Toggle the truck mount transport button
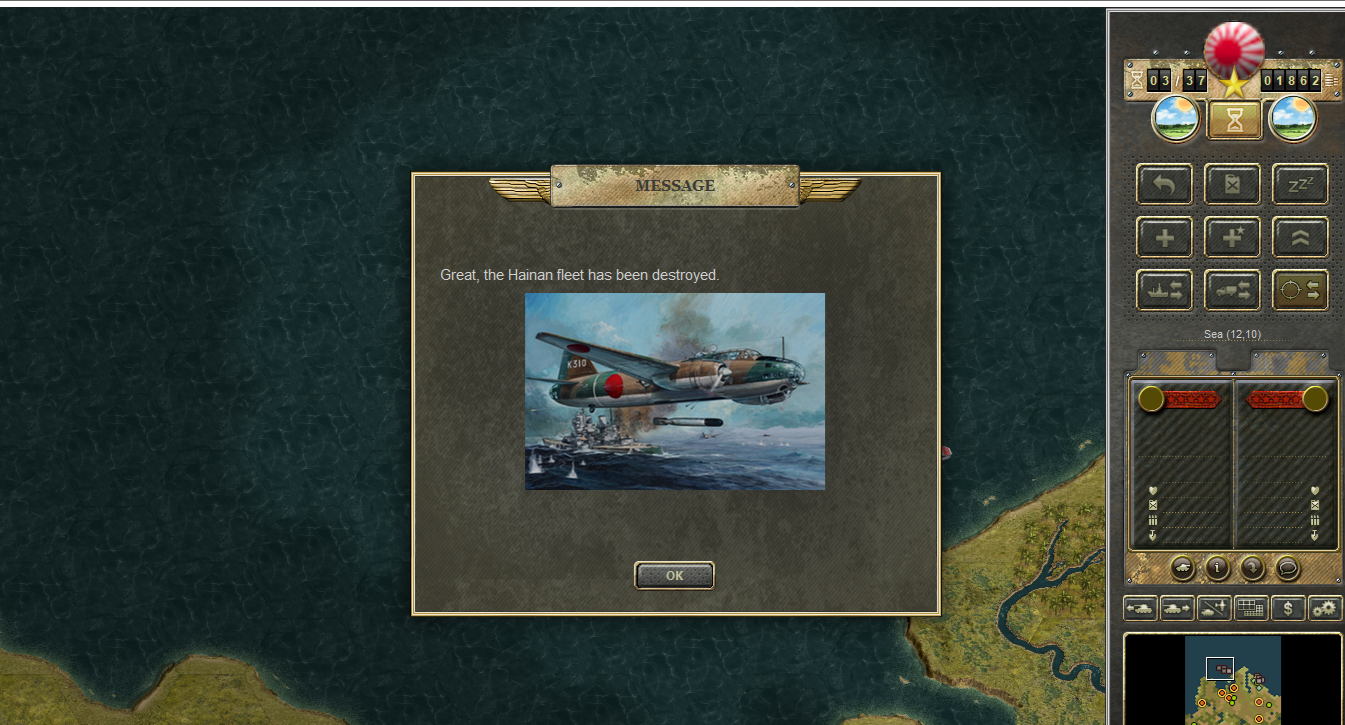This screenshot has height=725, width=1345. point(1232,290)
